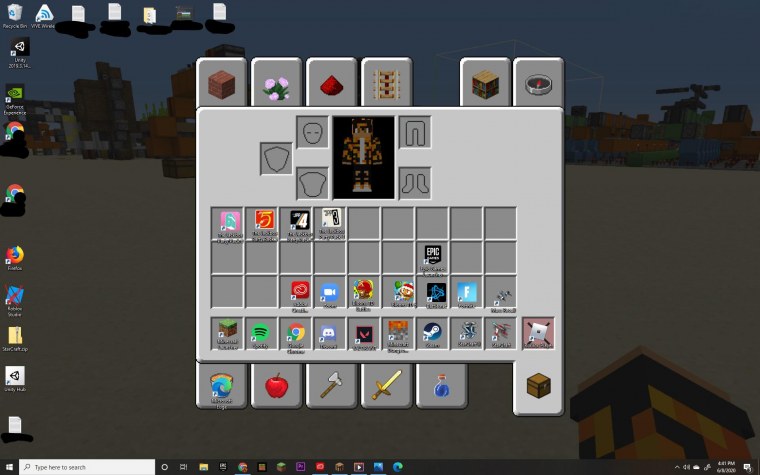Click the Minecraft Launcher grass block icon

[x=228, y=332]
